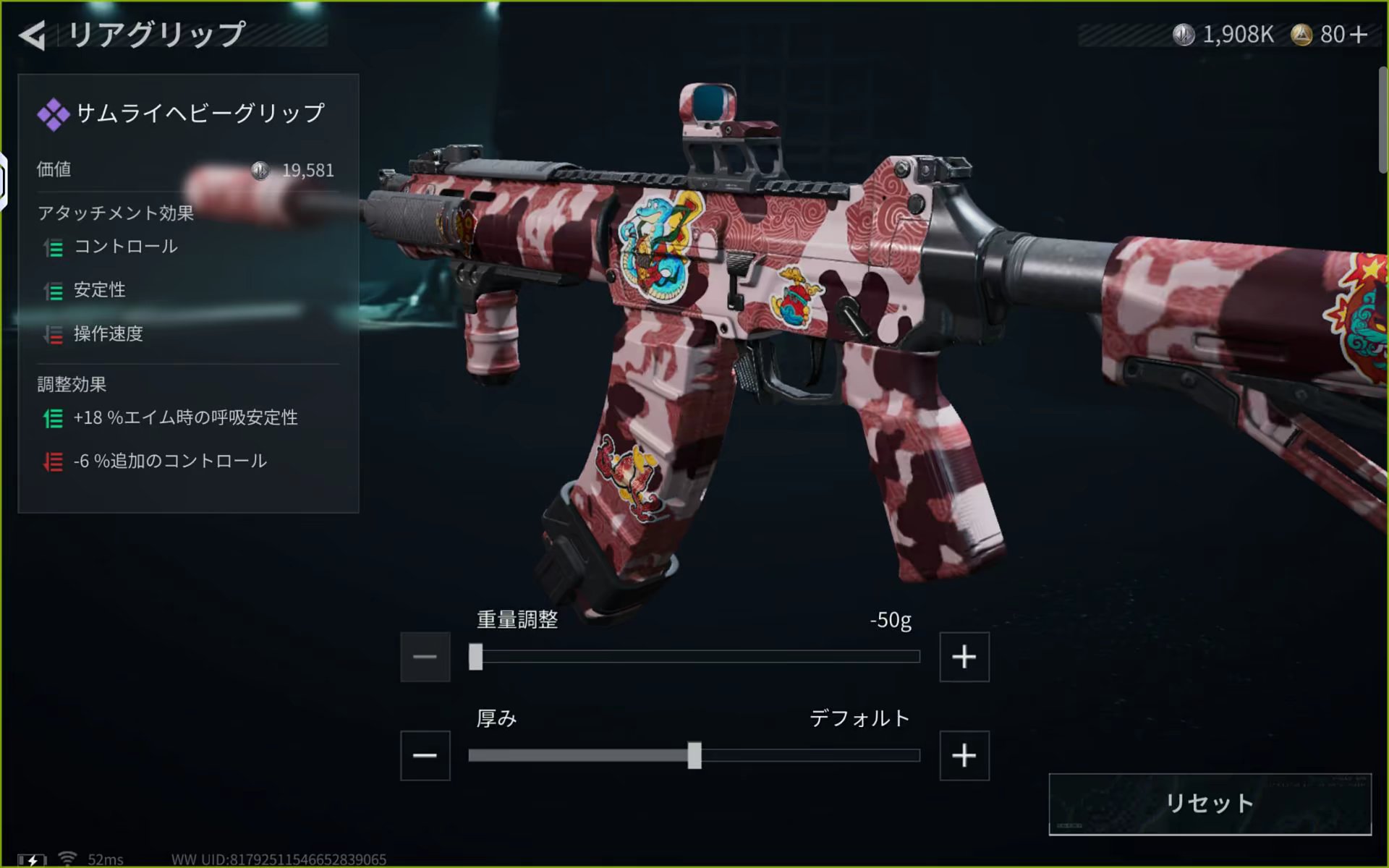Decrease the 重量調整 weight with minus
This screenshot has height=868, width=1389.
pos(425,657)
